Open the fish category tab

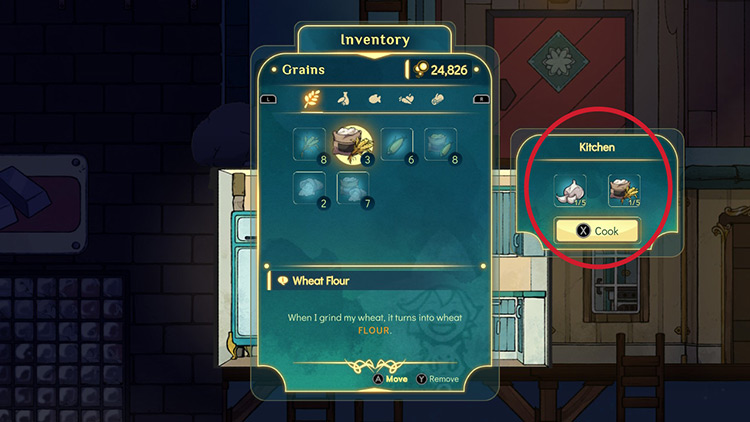pos(373,99)
